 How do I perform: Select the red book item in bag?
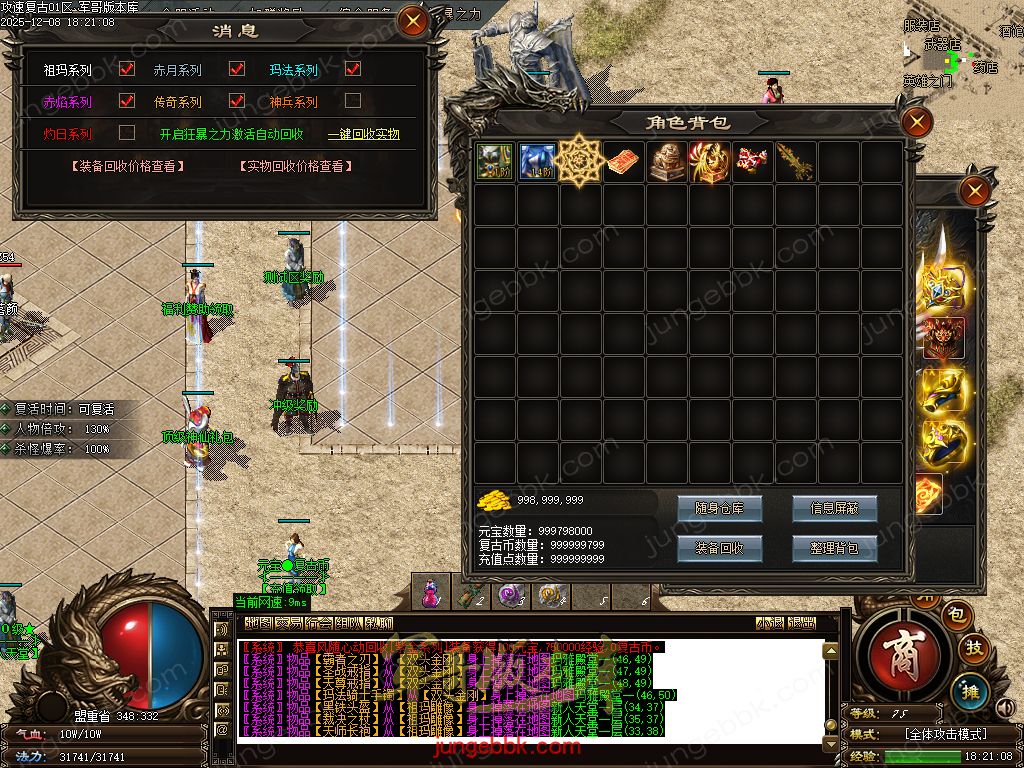click(624, 161)
